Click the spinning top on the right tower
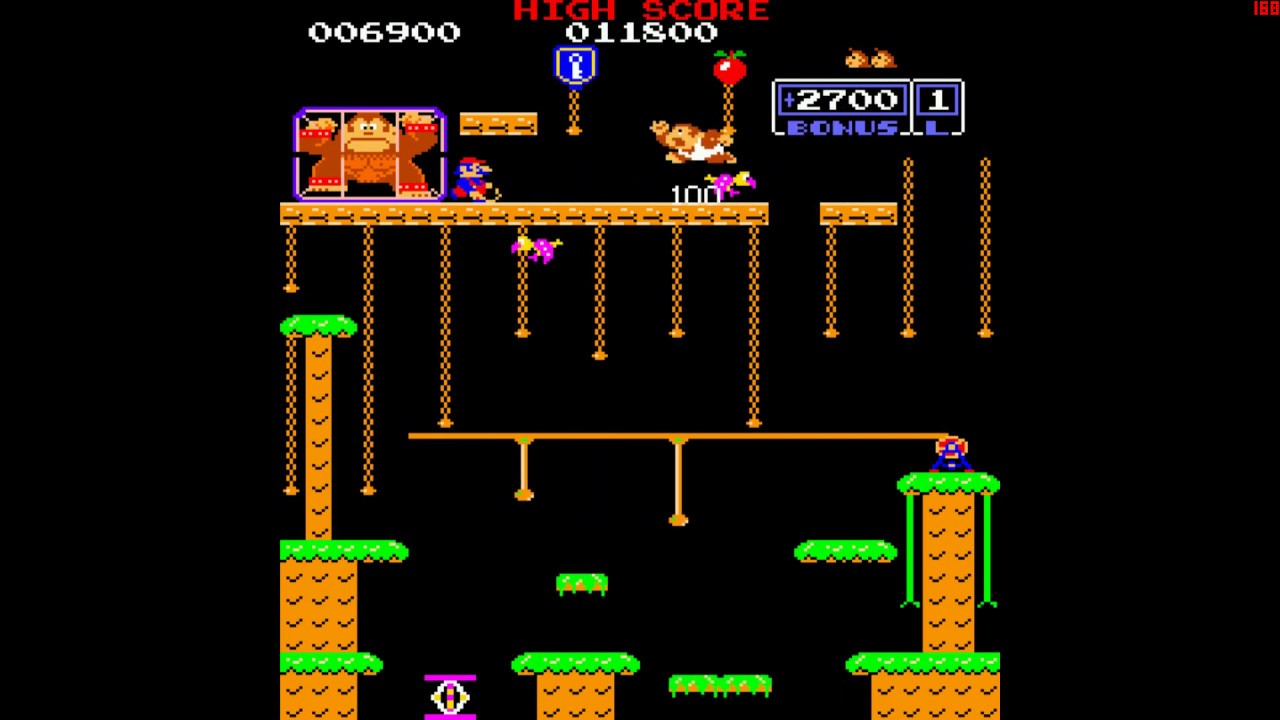Viewport: 1280px width, 720px height. (950, 455)
